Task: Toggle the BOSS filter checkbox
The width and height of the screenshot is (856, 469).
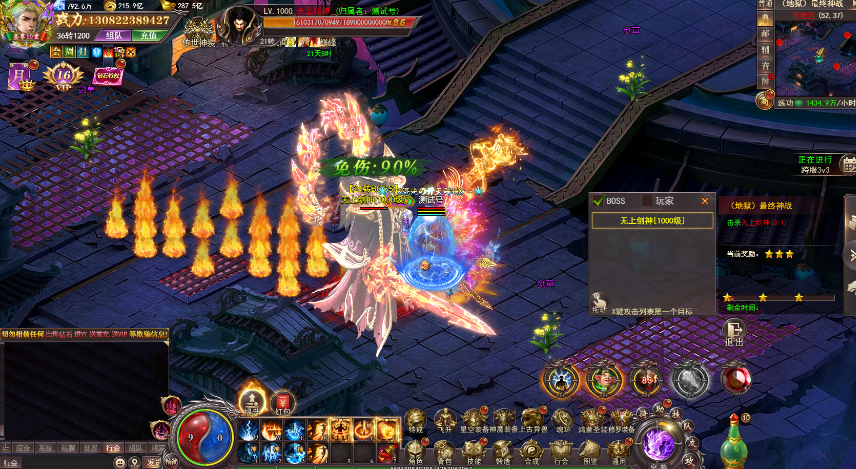Action: [x=597, y=201]
